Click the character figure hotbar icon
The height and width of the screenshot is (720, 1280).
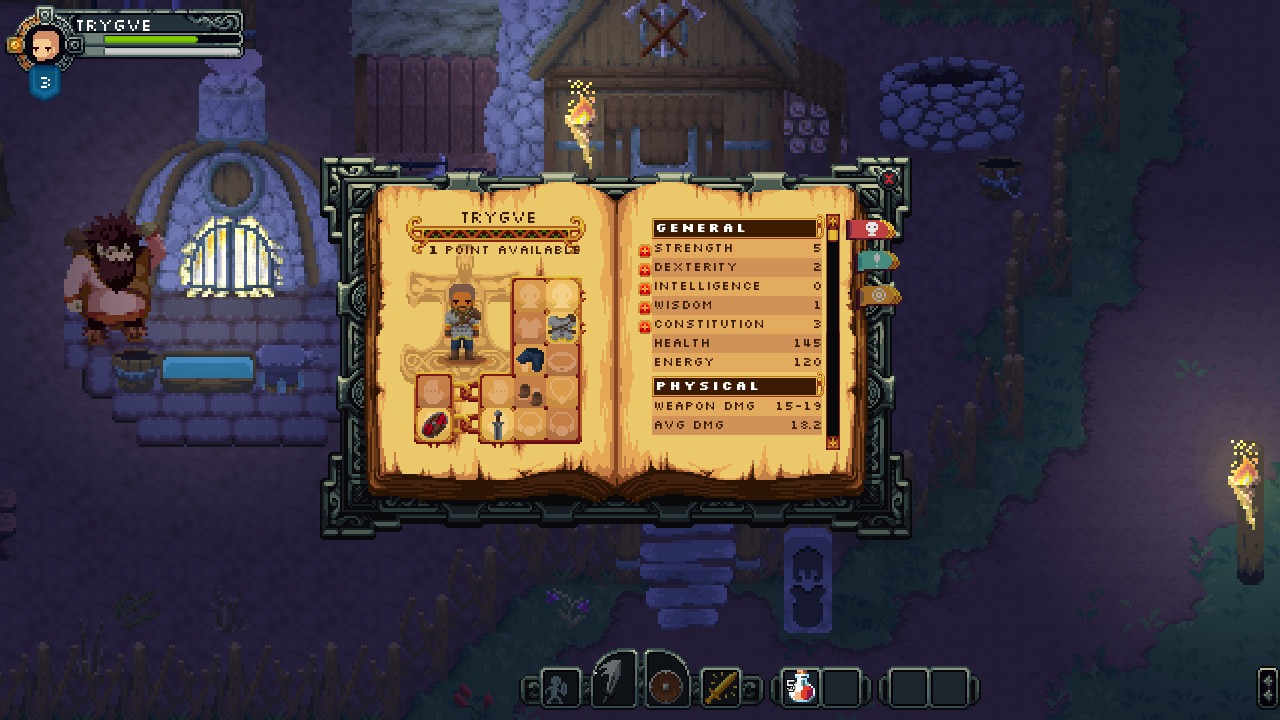pos(558,687)
